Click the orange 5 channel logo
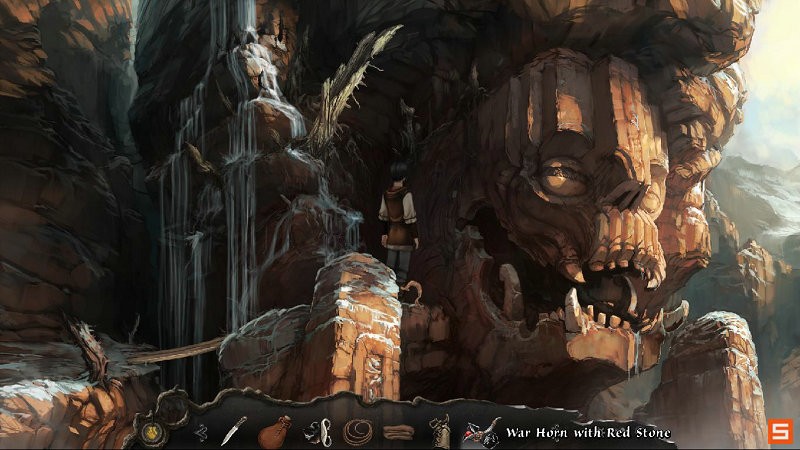 coord(778,432)
